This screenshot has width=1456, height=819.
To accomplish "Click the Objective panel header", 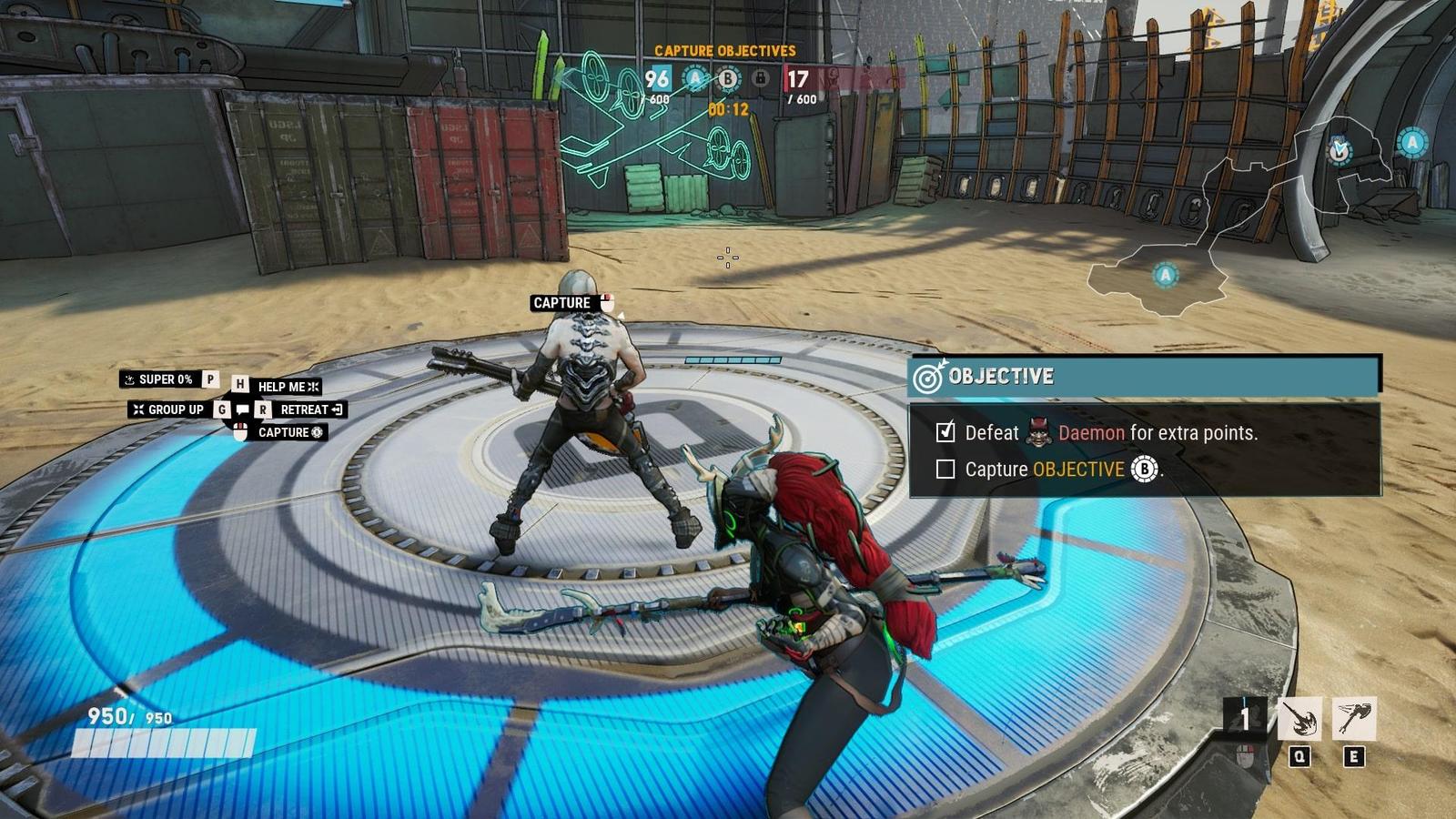I will pyautogui.click(x=1144, y=376).
